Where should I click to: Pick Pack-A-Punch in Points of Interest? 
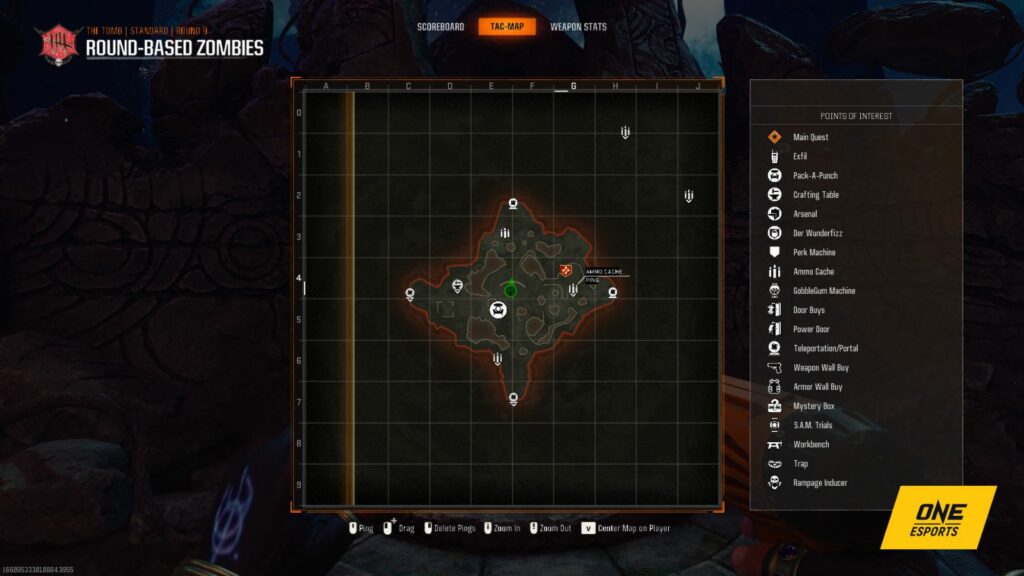tap(815, 175)
